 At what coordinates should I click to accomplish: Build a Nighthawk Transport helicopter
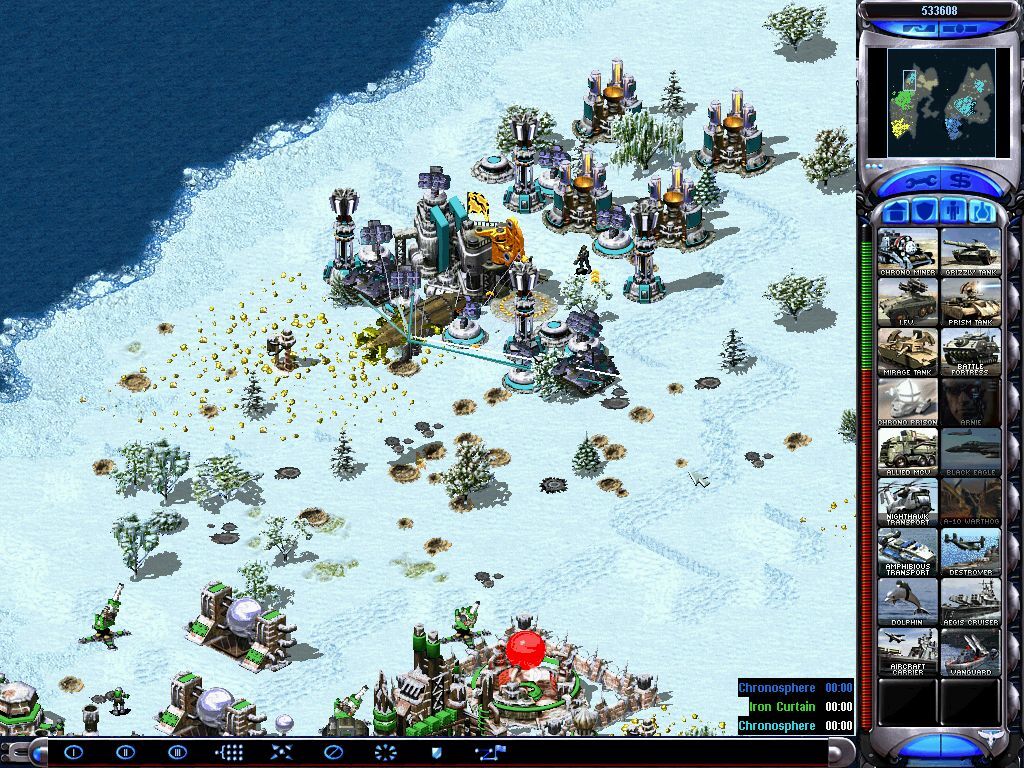[x=908, y=502]
